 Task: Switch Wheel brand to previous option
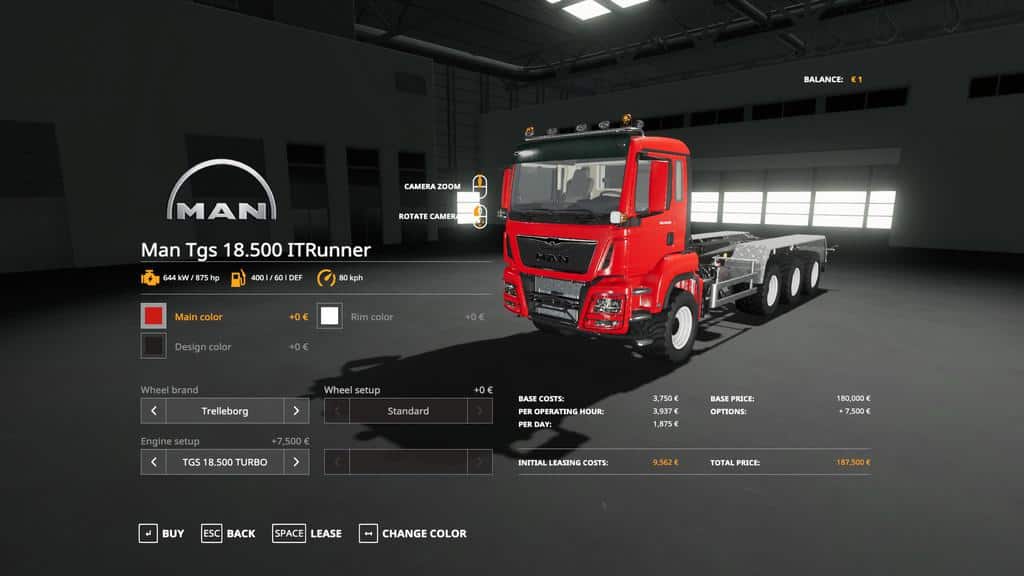click(153, 411)
